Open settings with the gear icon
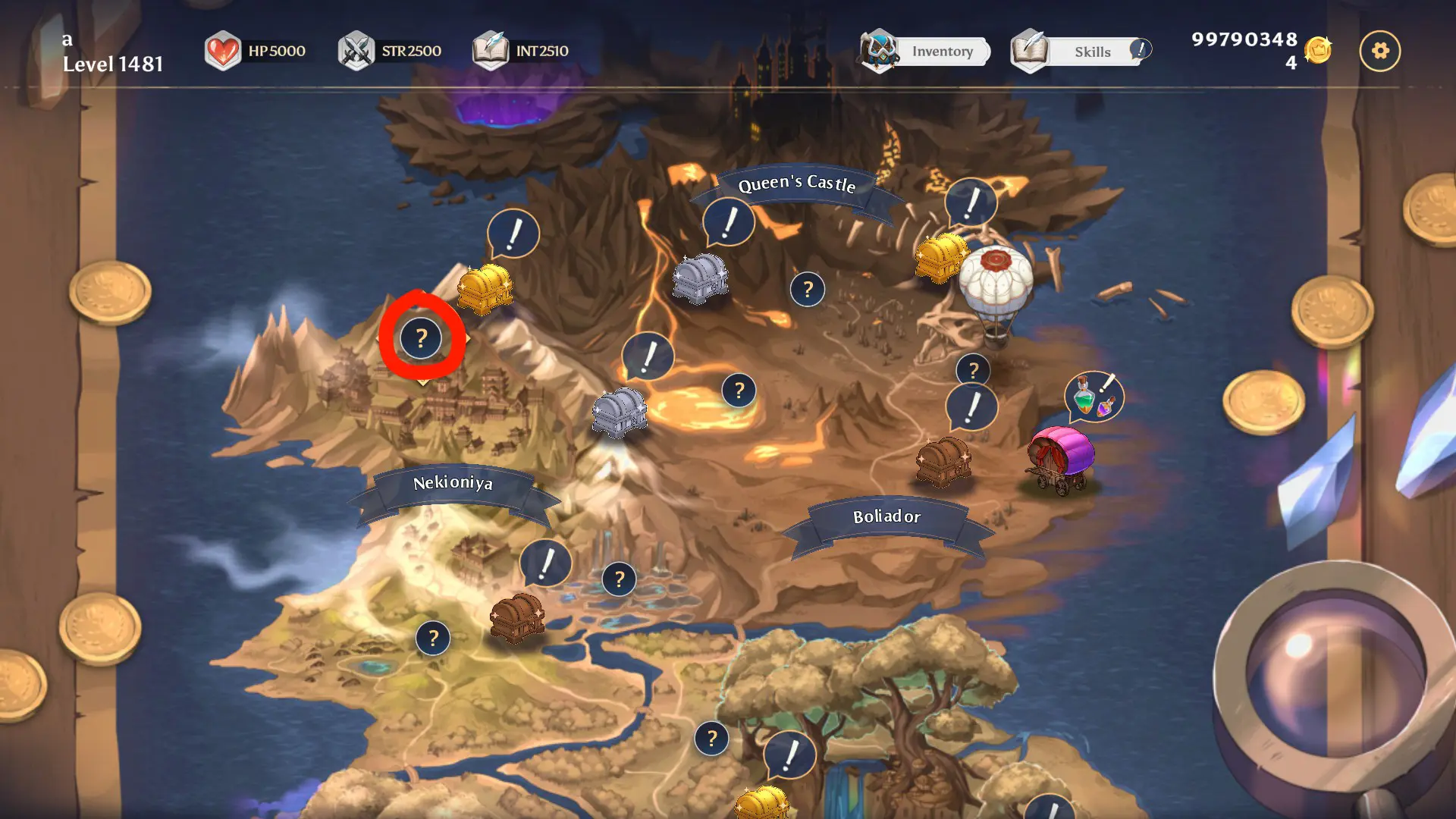The width and height of the screenshot is (1456, 819). point(1379,51)
